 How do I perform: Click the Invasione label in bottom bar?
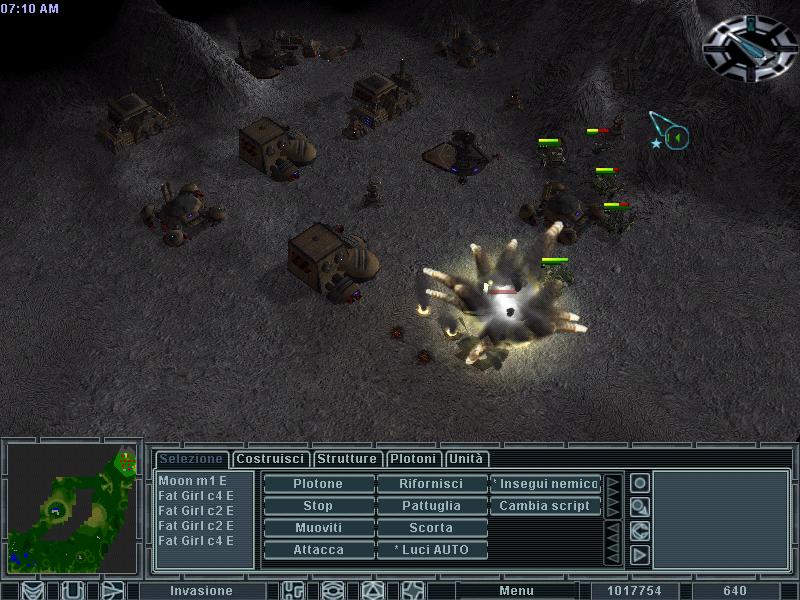point(201,591)
